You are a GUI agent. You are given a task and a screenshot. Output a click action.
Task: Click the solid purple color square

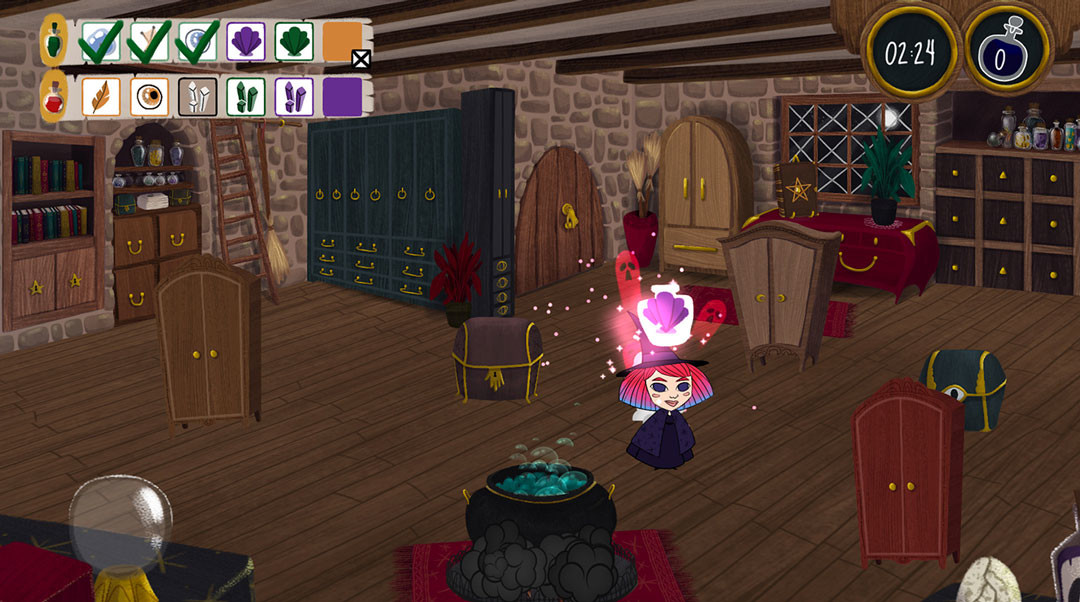tap(342, 97)
